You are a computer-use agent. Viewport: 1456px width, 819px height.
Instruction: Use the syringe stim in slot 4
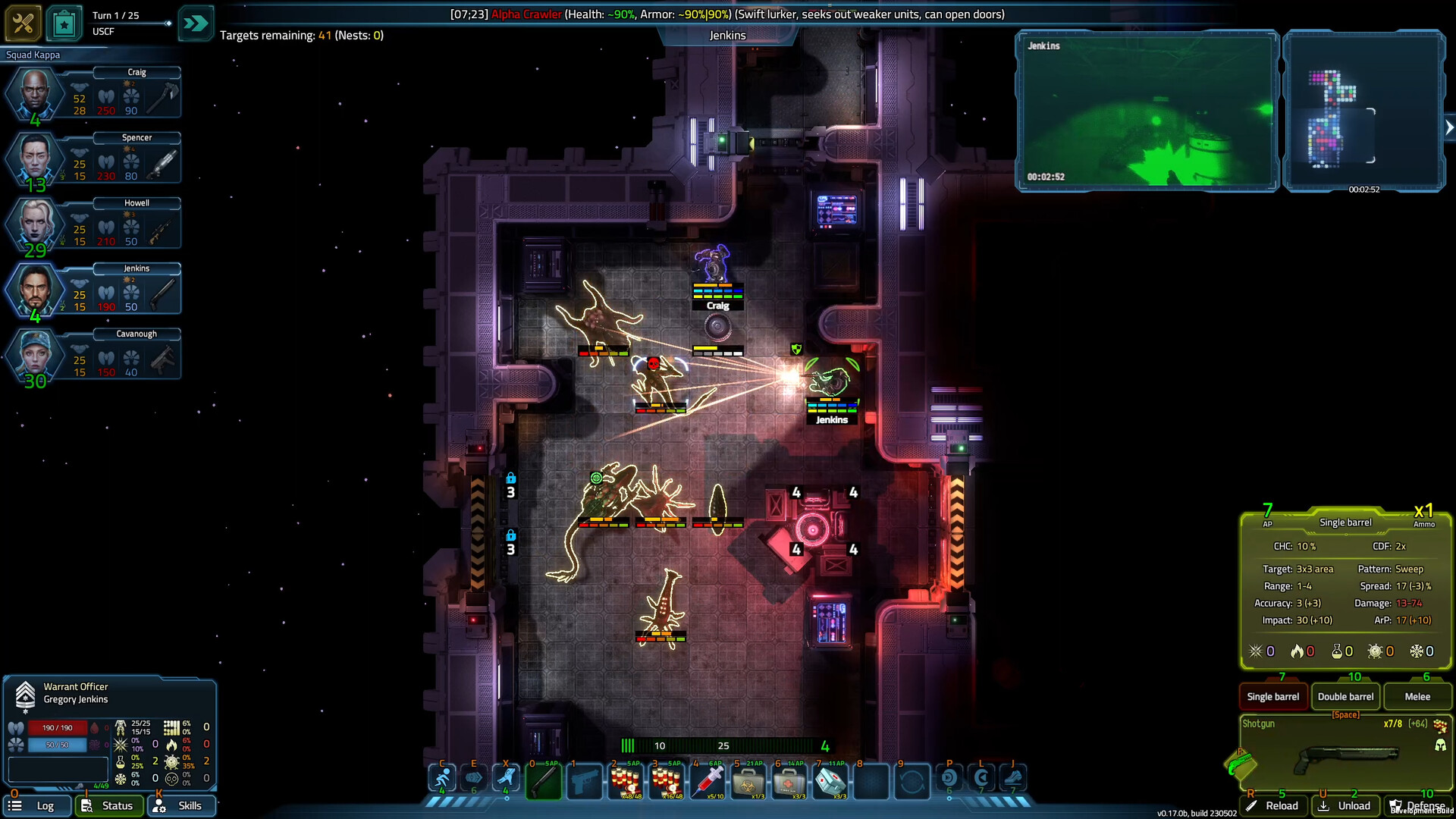click(x=708, y=781)
